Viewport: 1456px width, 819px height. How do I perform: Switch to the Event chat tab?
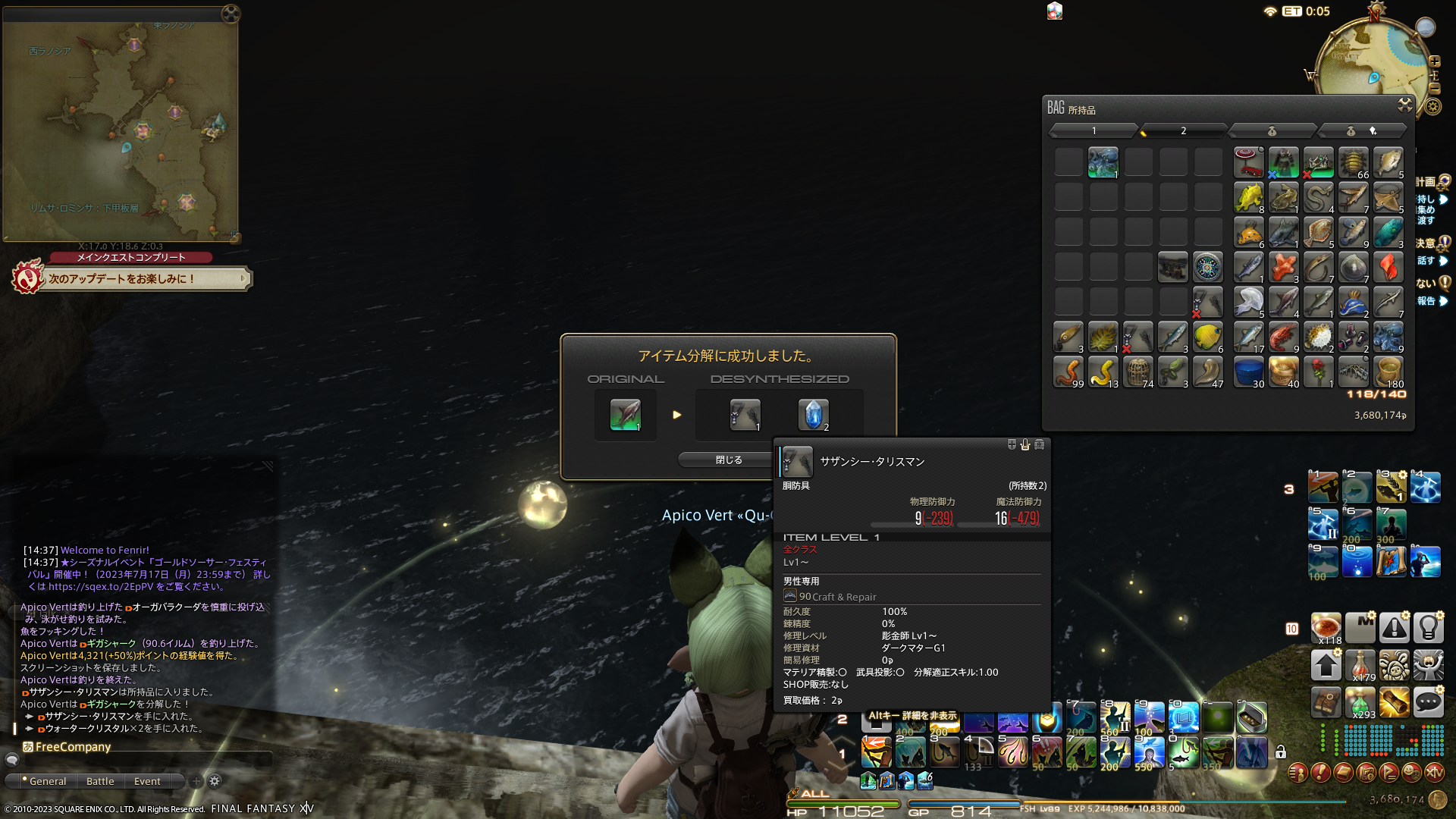click(x=147, y=781)
